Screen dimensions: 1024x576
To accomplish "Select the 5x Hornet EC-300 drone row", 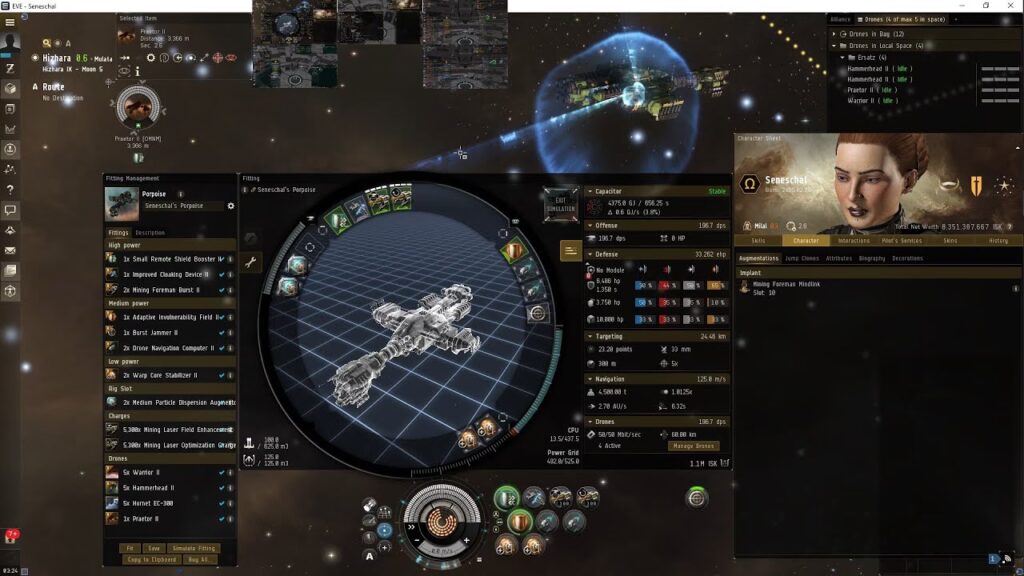I will click(x=152, y=503).
